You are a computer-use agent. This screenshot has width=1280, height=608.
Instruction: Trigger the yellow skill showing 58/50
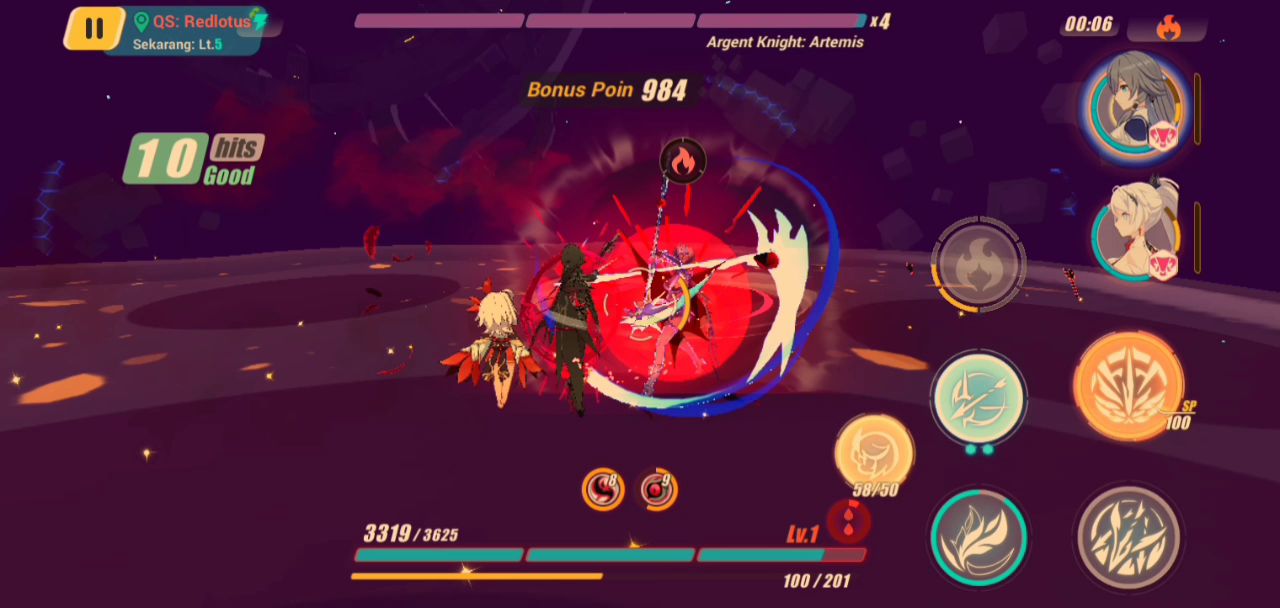[x=873, y=453]
